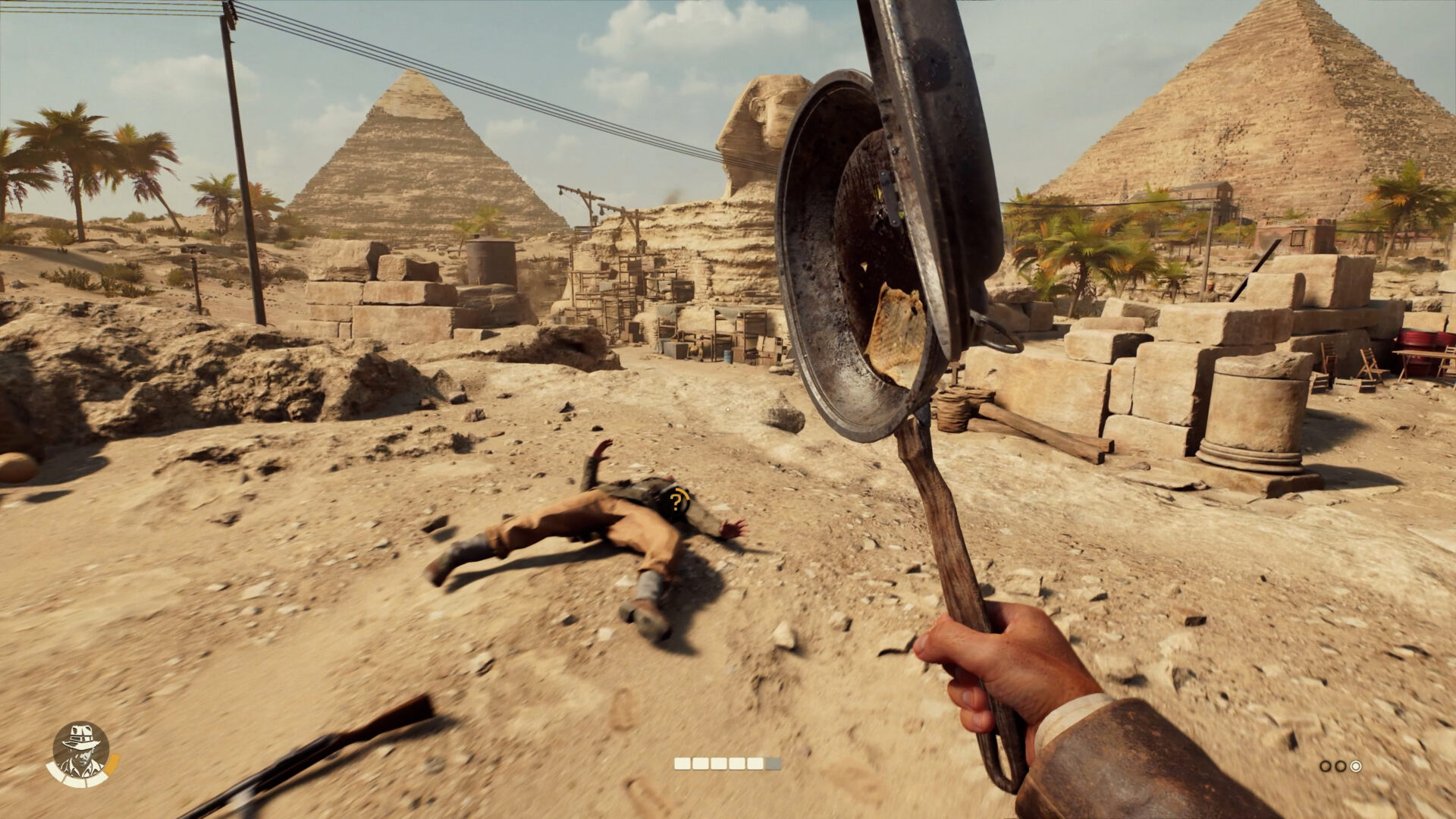Viewport: 1456px width, 819px height.
Task: Toggle the fifth stamina pip
Action: pos(755,763)
